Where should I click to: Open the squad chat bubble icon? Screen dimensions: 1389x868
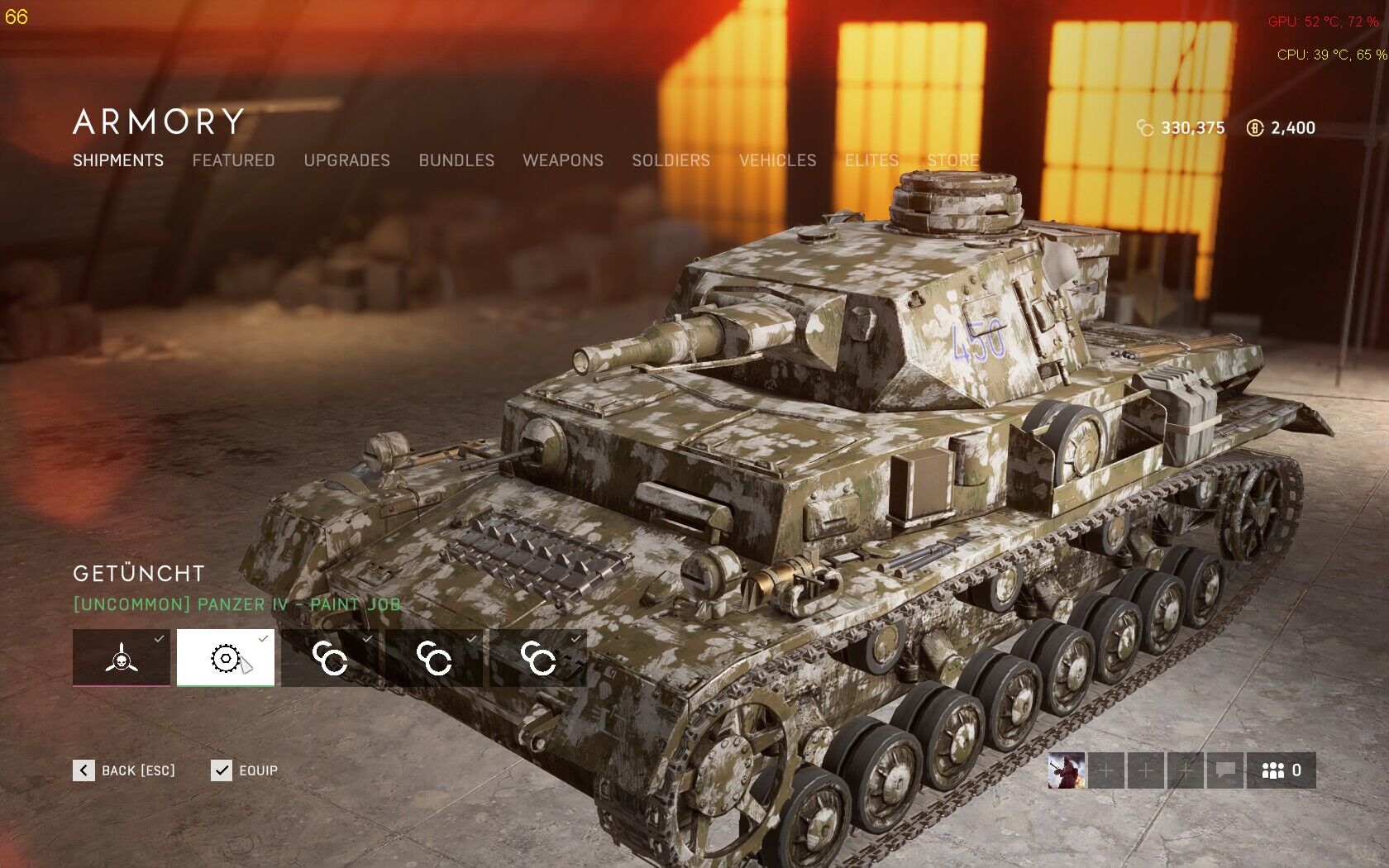tap(1225, 770)
